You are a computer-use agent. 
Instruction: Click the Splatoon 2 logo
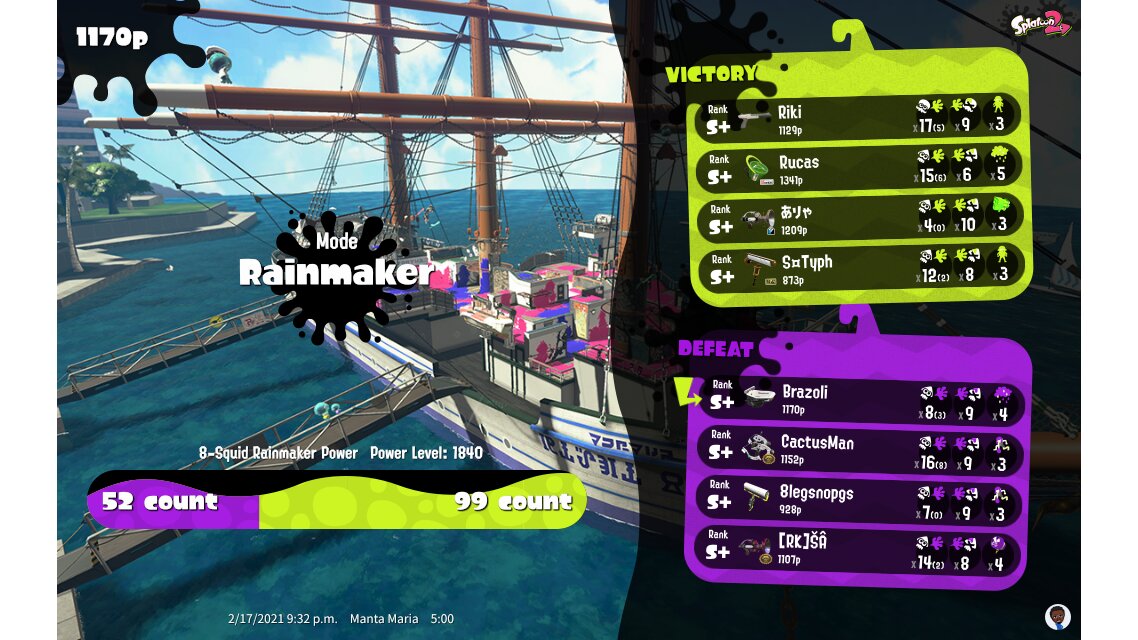pyautogui.click(x=1040, y=24)
